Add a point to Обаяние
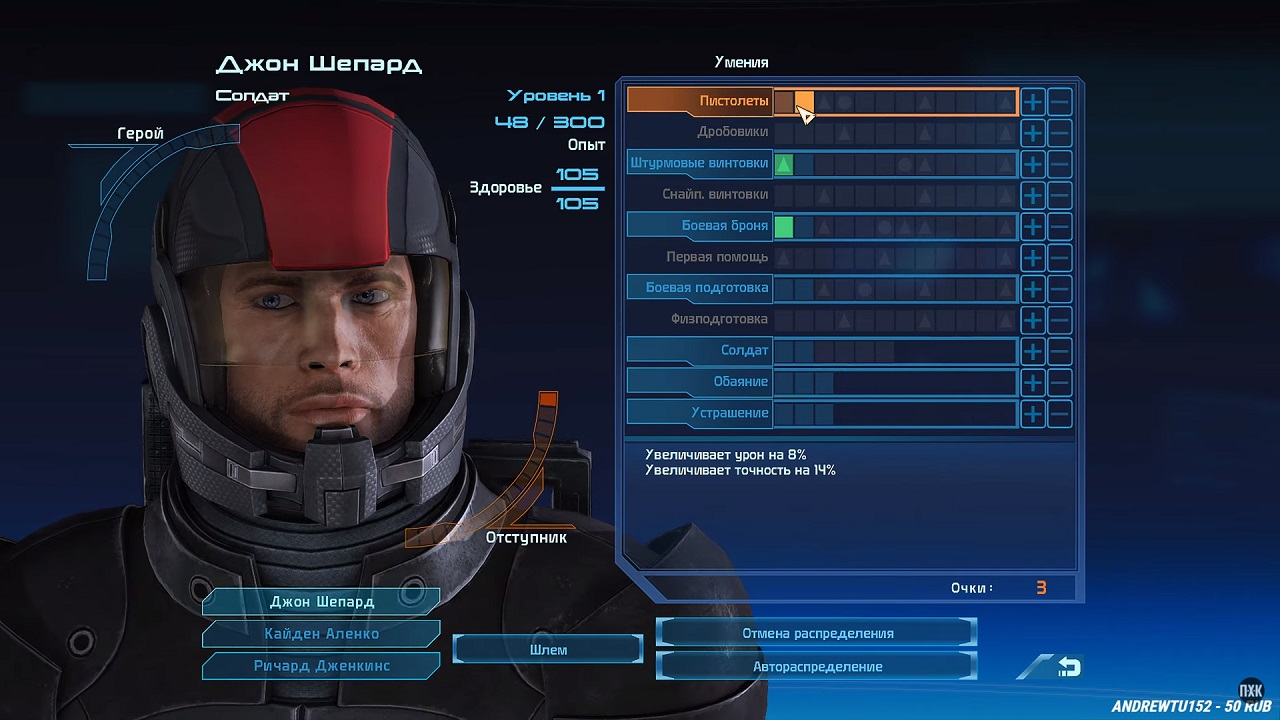 point(1033,382)
